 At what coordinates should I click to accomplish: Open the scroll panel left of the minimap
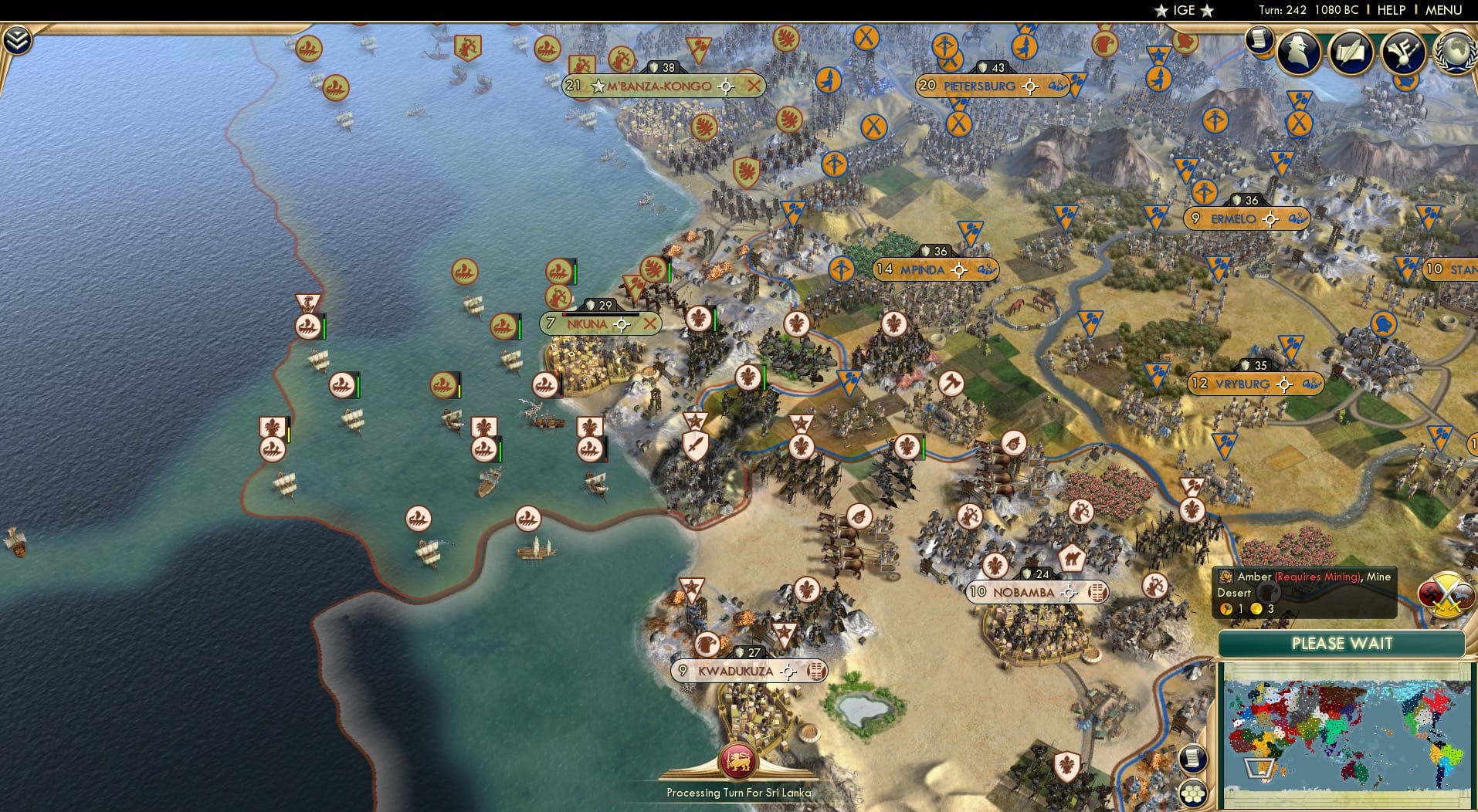tap(1192, 760)
